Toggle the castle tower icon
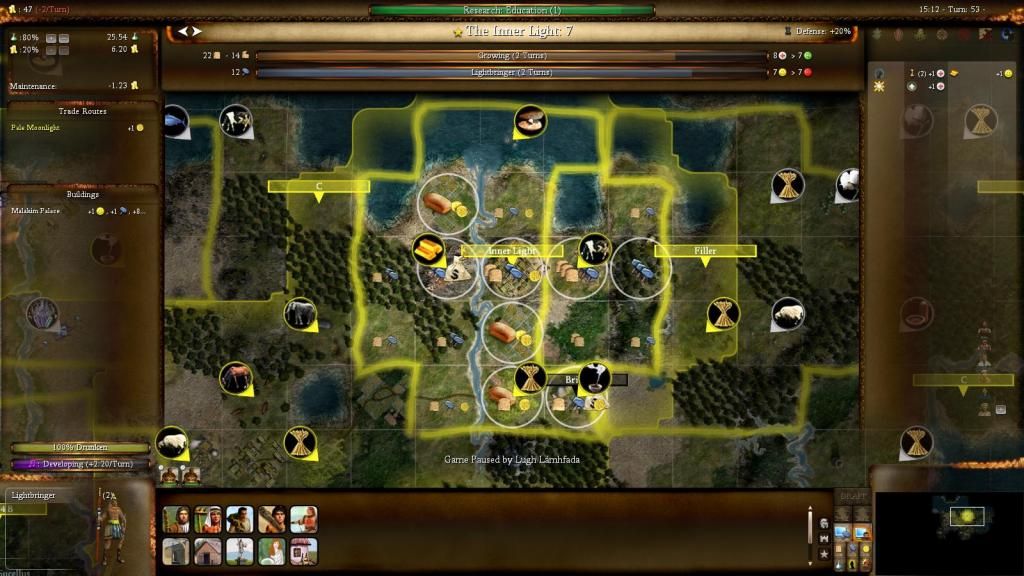Screen dimensions: 1024x576 click(x=823, y=538)
